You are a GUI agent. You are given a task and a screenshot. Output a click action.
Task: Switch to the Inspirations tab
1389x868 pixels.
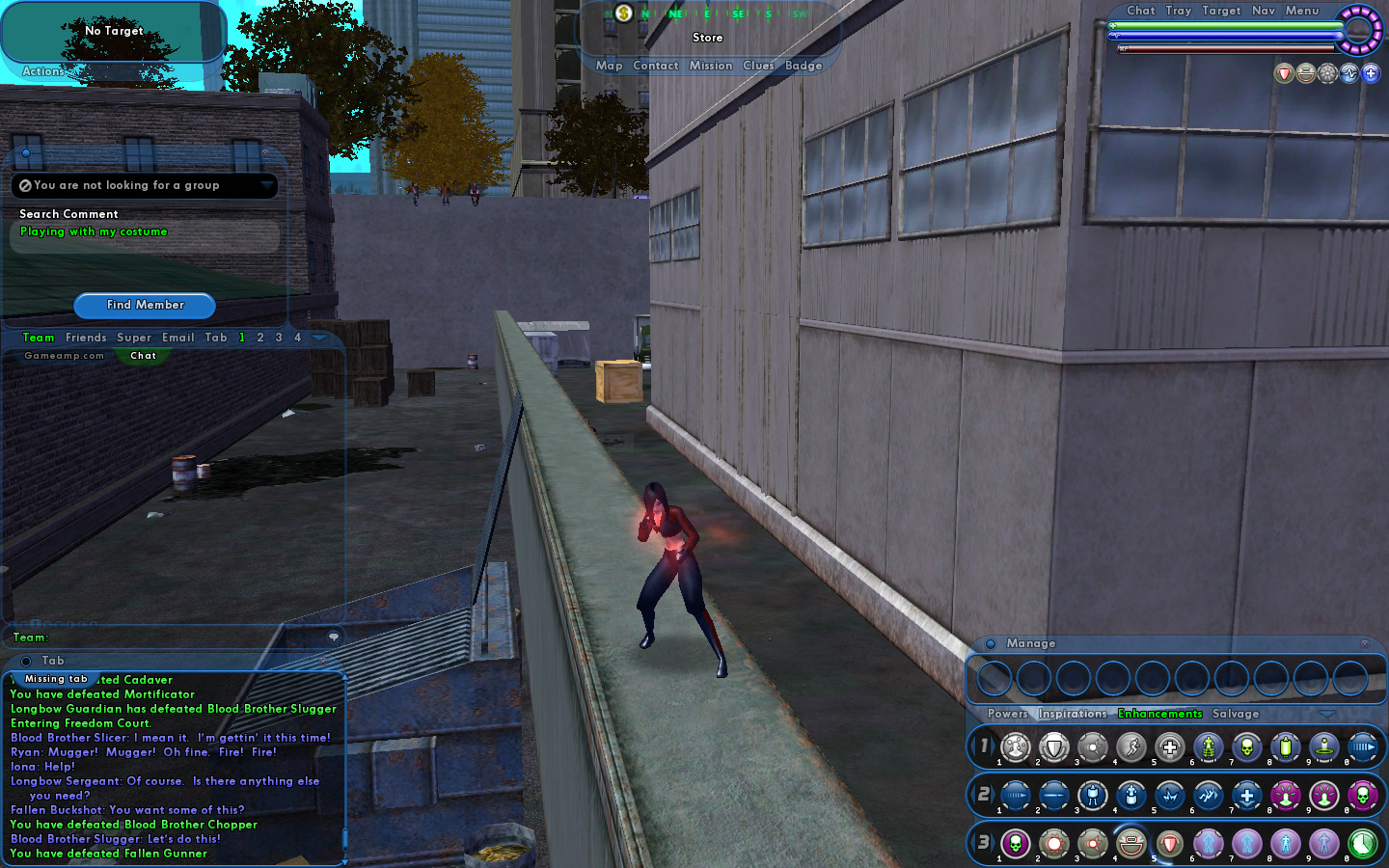[1073, 714]
